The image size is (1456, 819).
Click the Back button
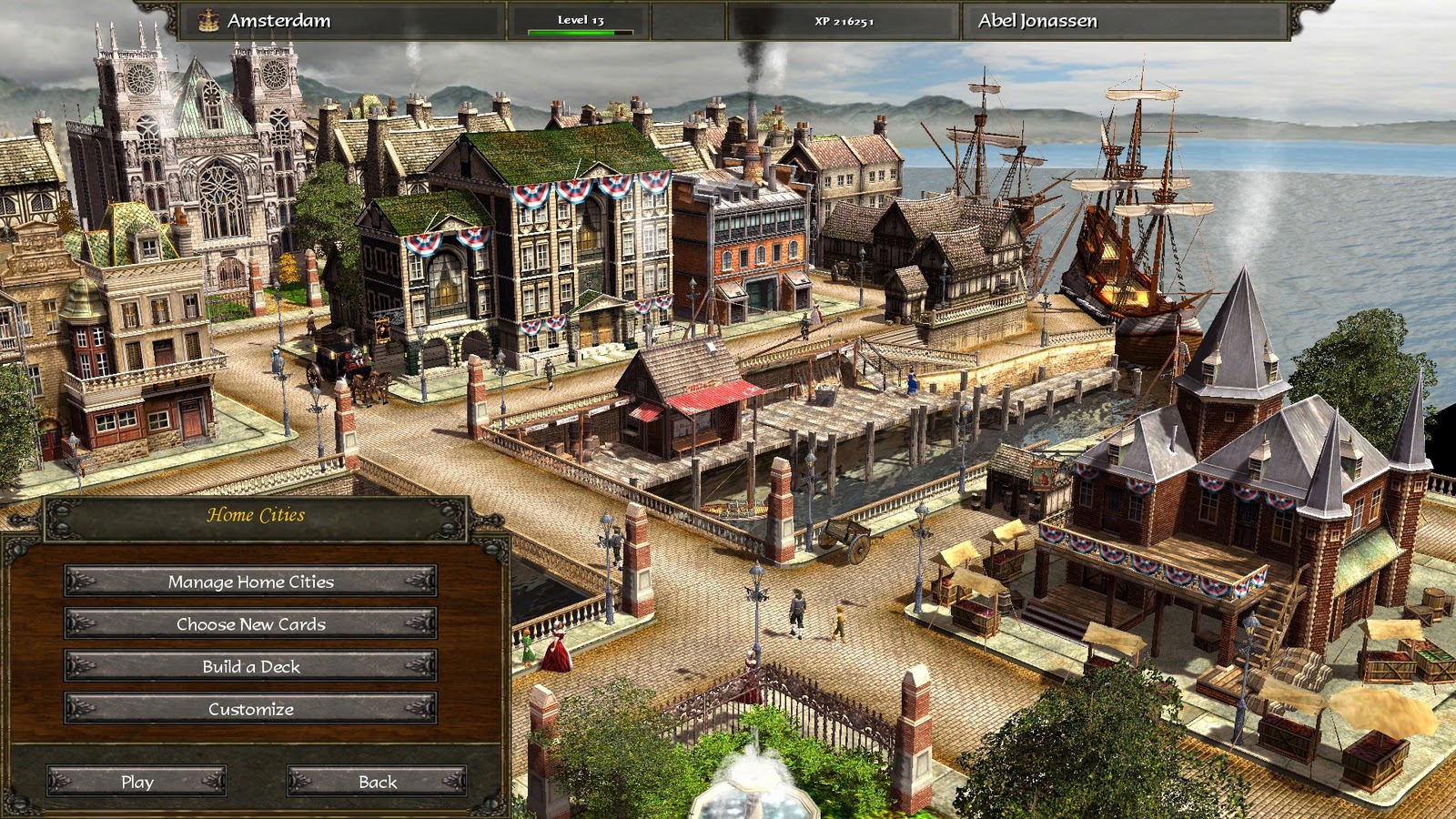click(x=379, y=781)
